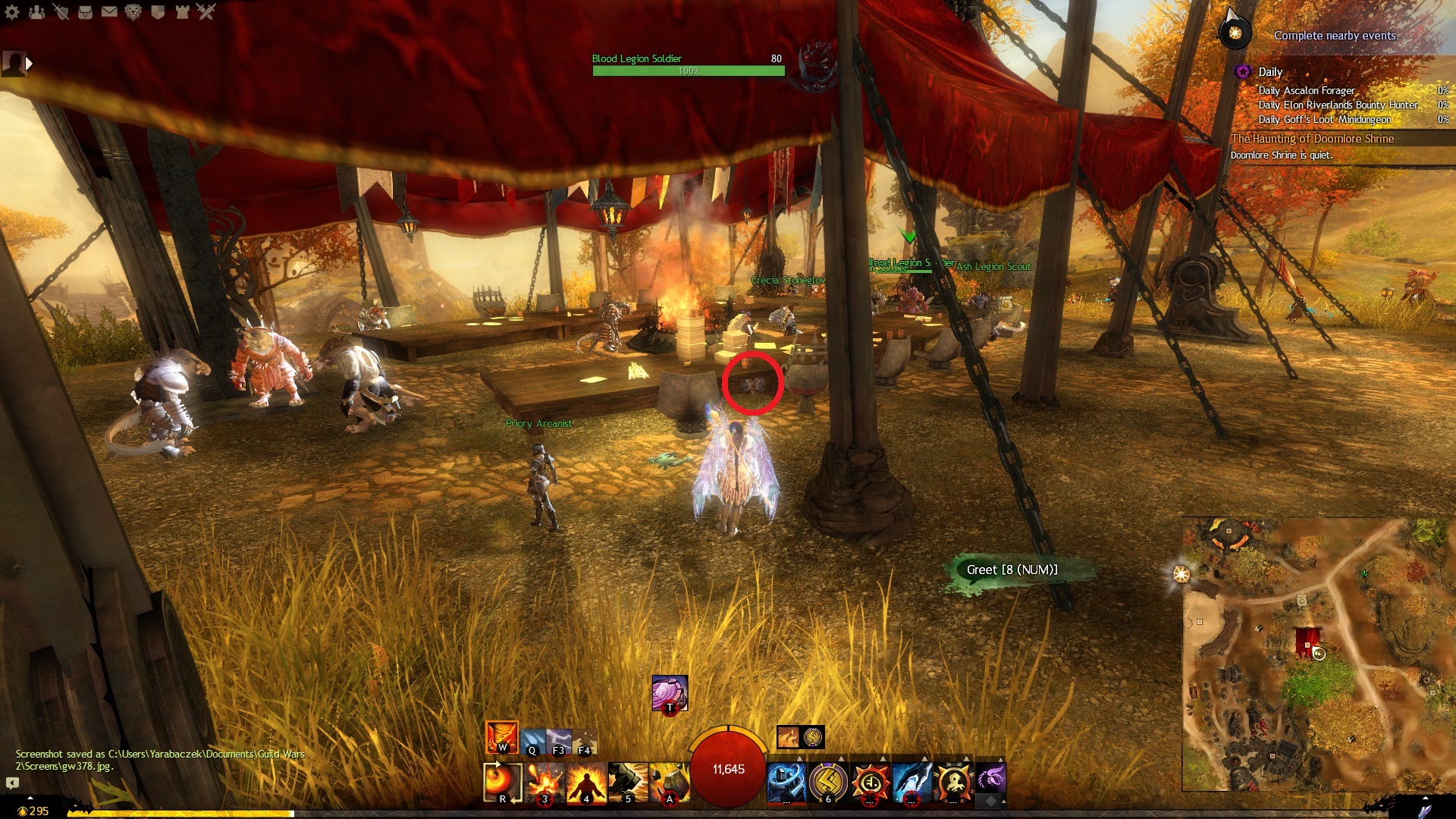Open the contacts and LFG panel
The height and width of the screenshot is (819, 1456).
[36, 12]
